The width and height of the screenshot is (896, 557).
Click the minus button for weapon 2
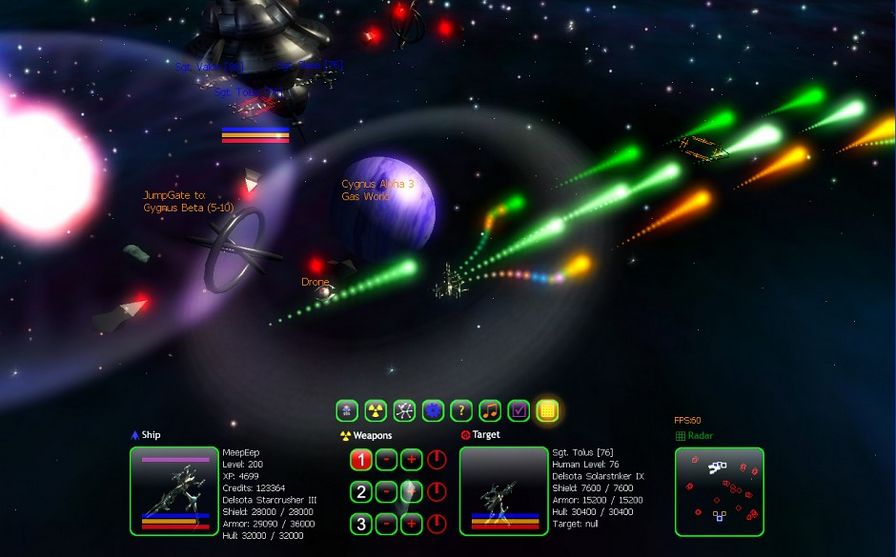[x=386, y=492]
